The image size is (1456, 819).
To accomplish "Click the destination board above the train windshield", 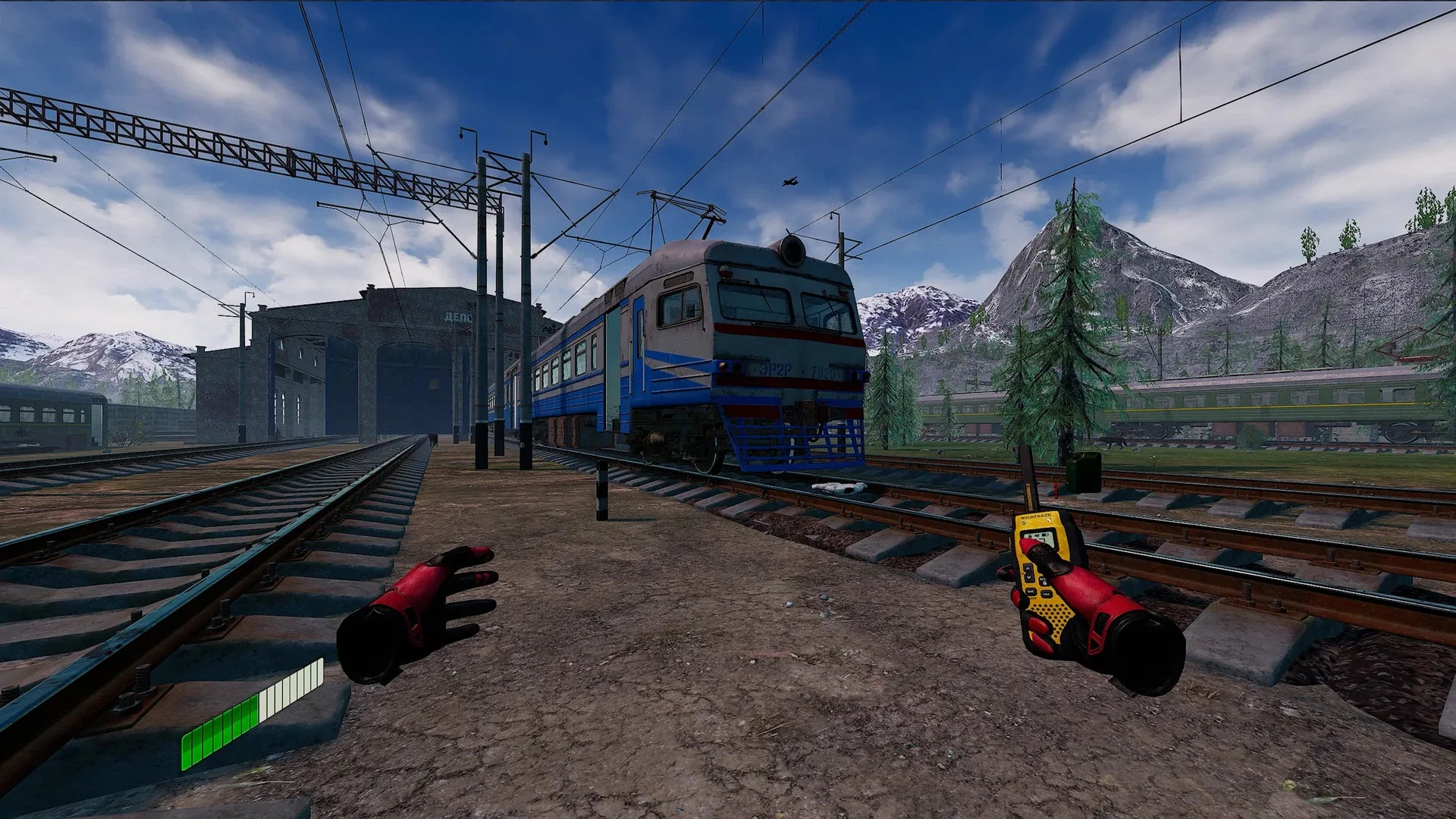I will [679, 281].
